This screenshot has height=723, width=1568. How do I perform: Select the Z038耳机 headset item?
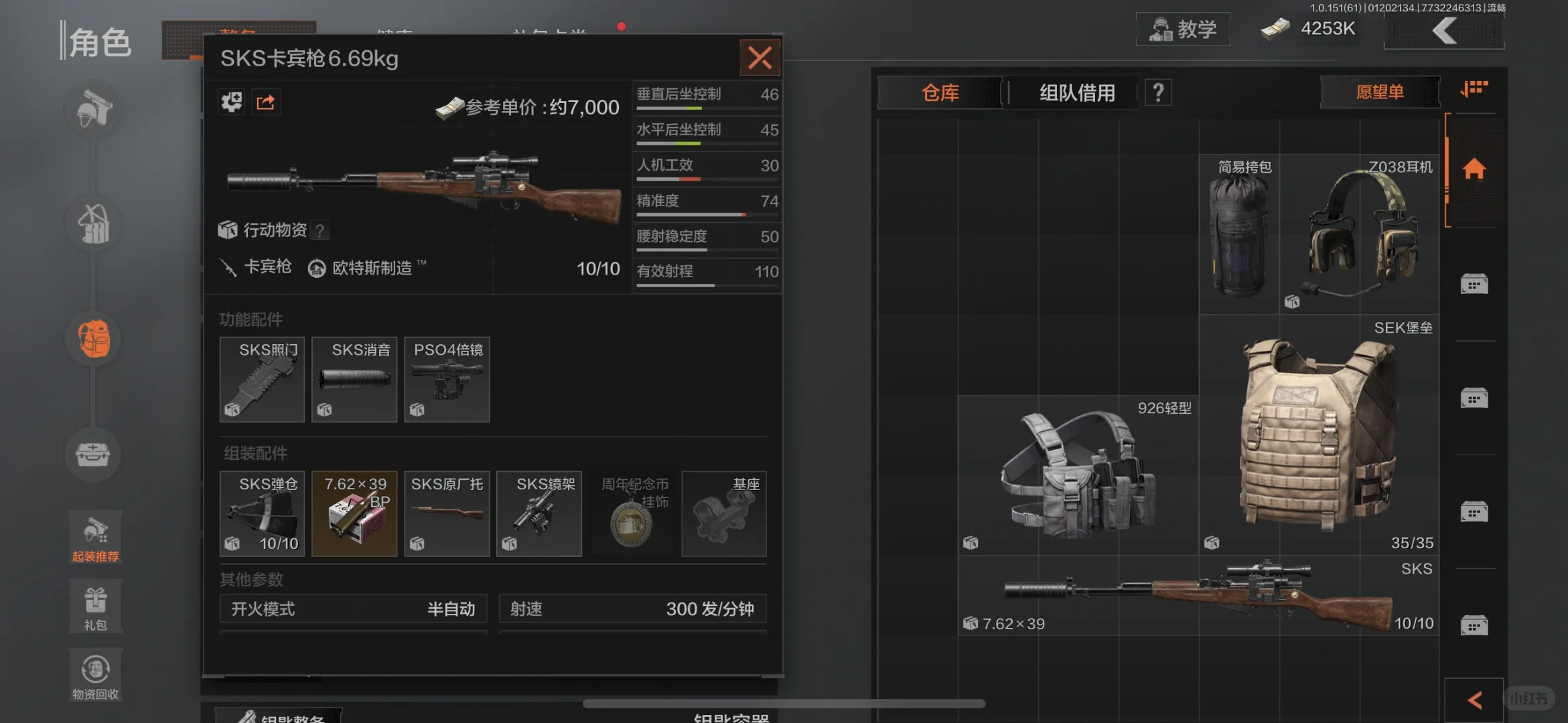coord(1360,234)
